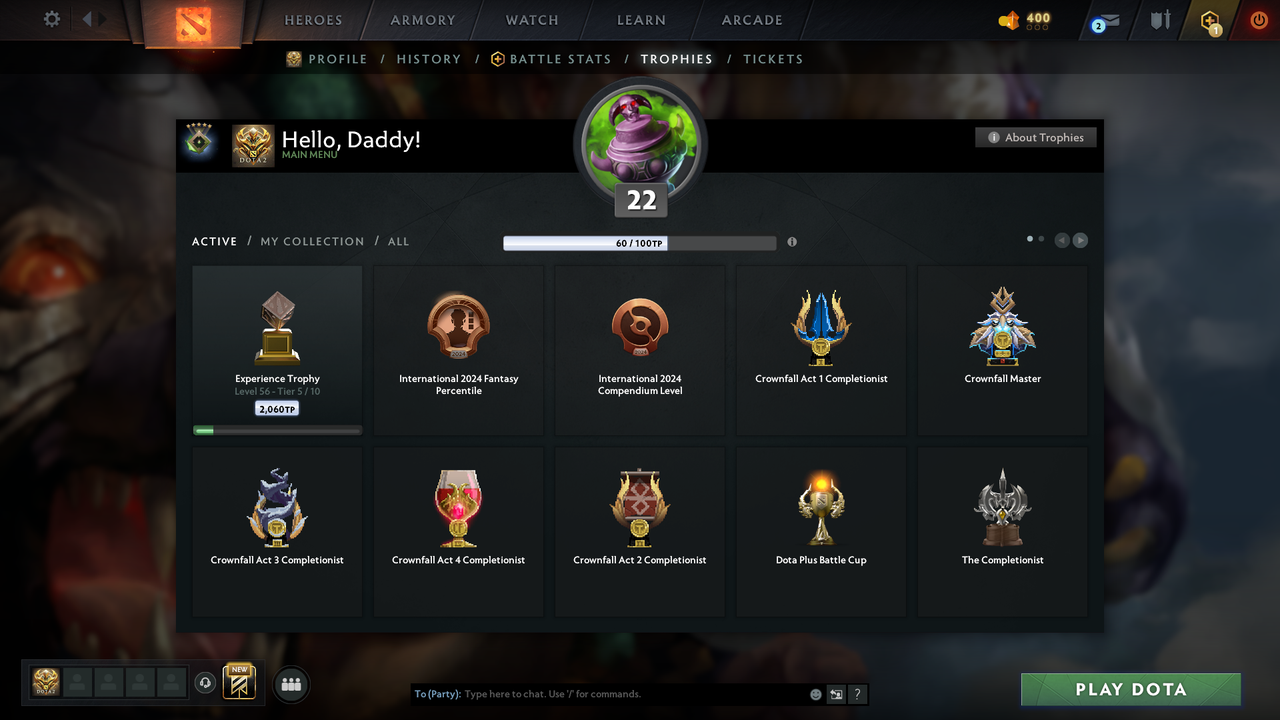Switch to the TROPHIES tab
Screen dimensions: 1280x720
(676, 59)
